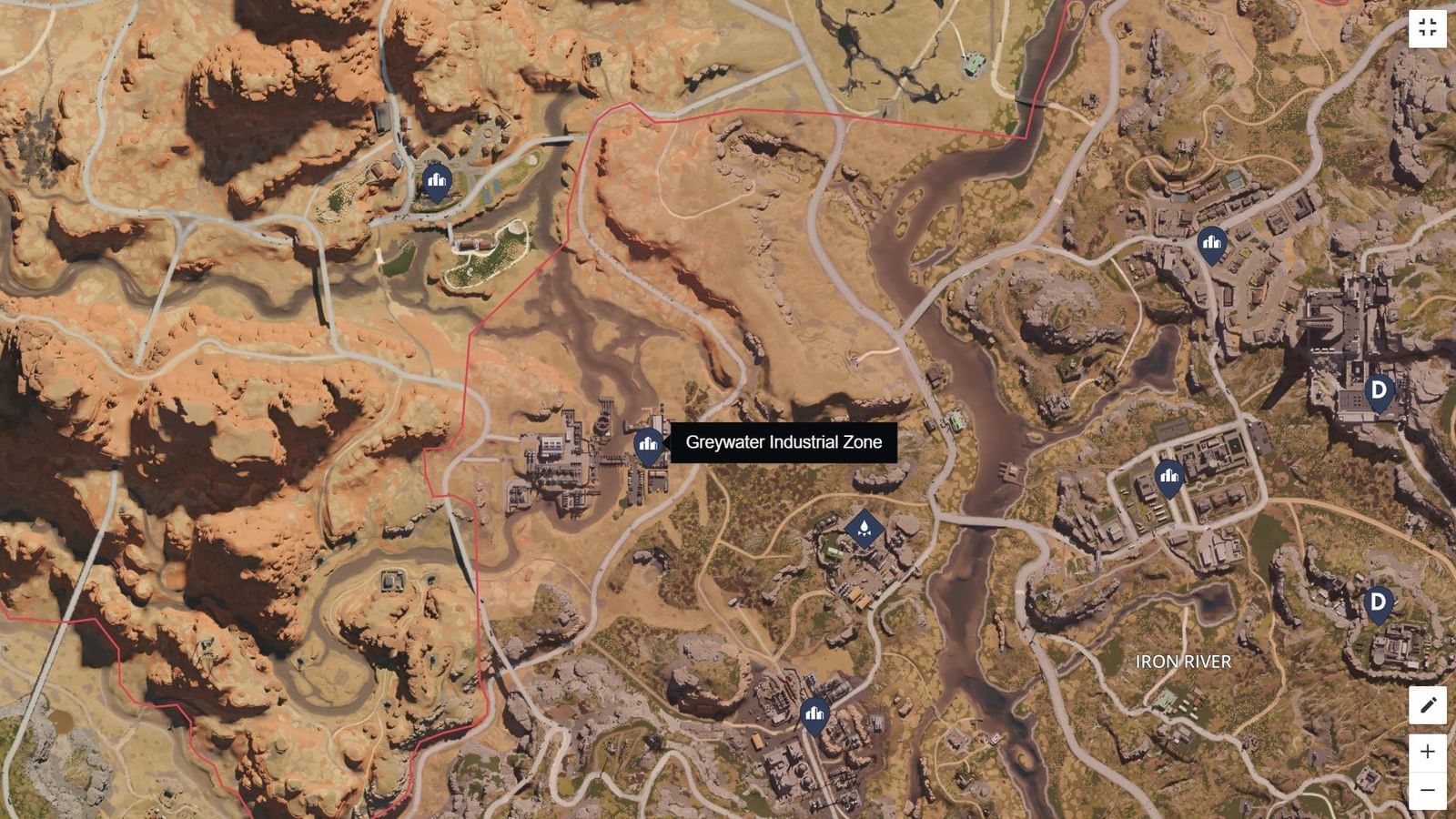This screenshot has width=1456, height=819.
Task: Click the lower D dungeon marker near Iron River
Action: tap(1377, 602)
